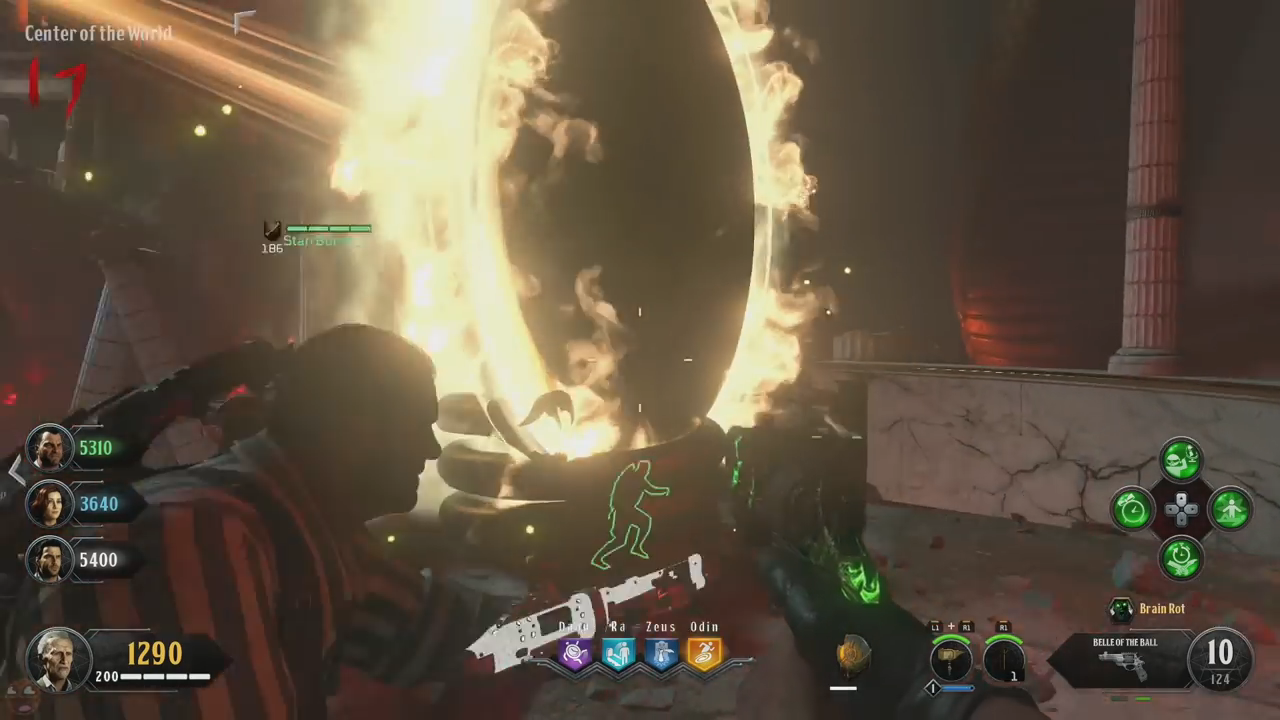Activate the hammer special weapon icon
This screenshot has width=1280, height=720.
pos(951,660)
